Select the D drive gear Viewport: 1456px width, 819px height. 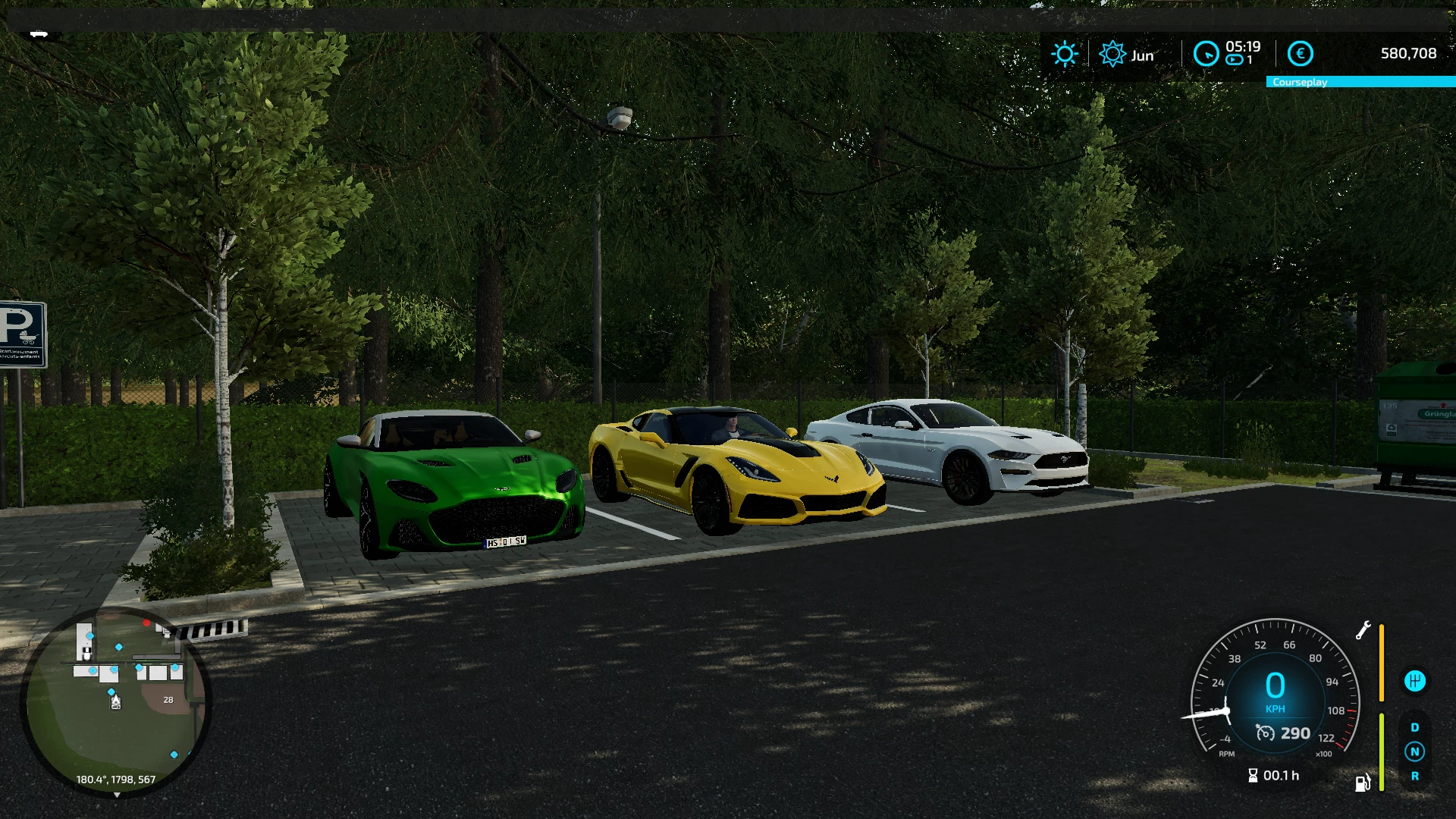pos(1414,727)
